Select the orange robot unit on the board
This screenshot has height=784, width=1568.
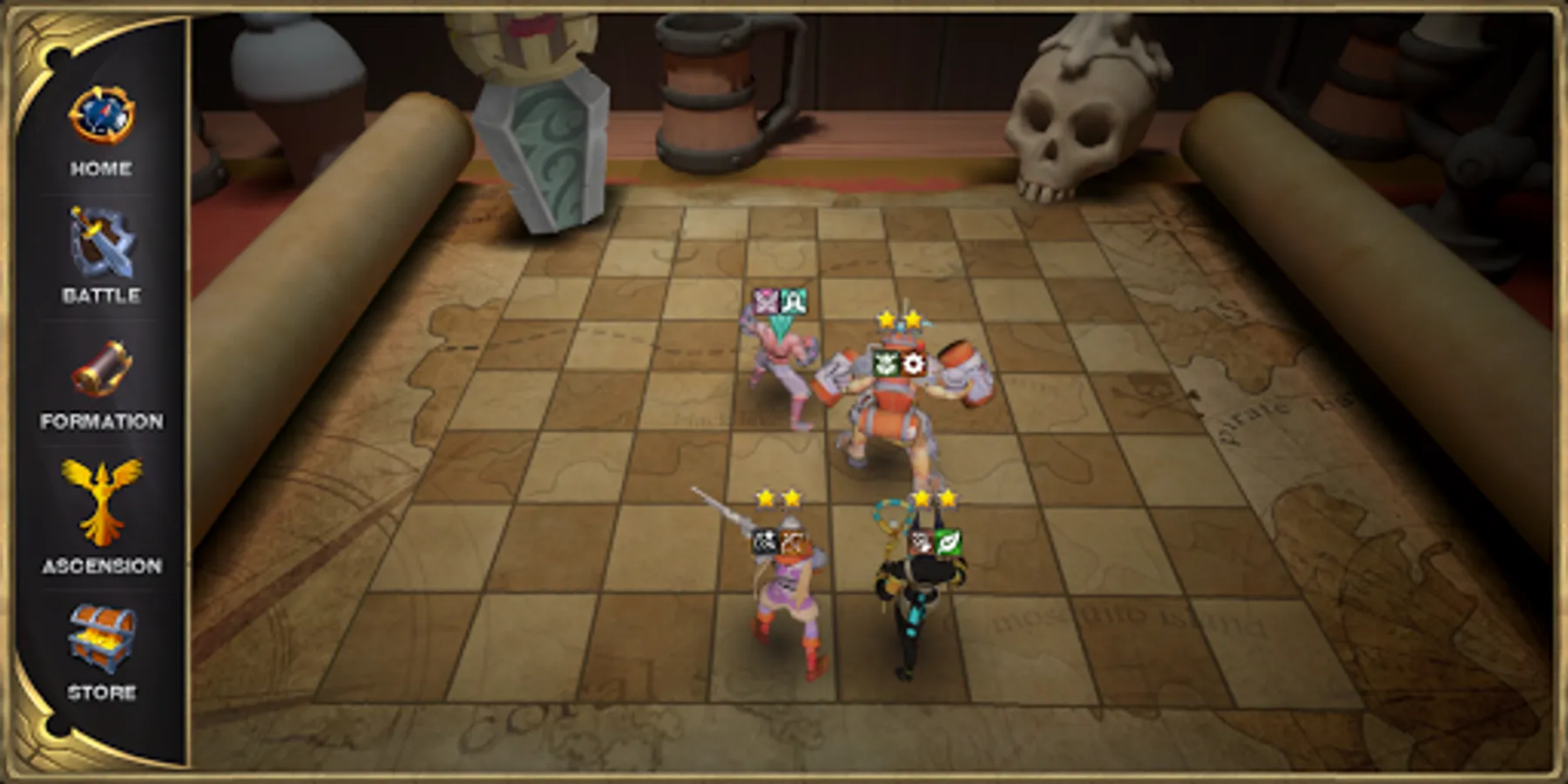[891, 409]
